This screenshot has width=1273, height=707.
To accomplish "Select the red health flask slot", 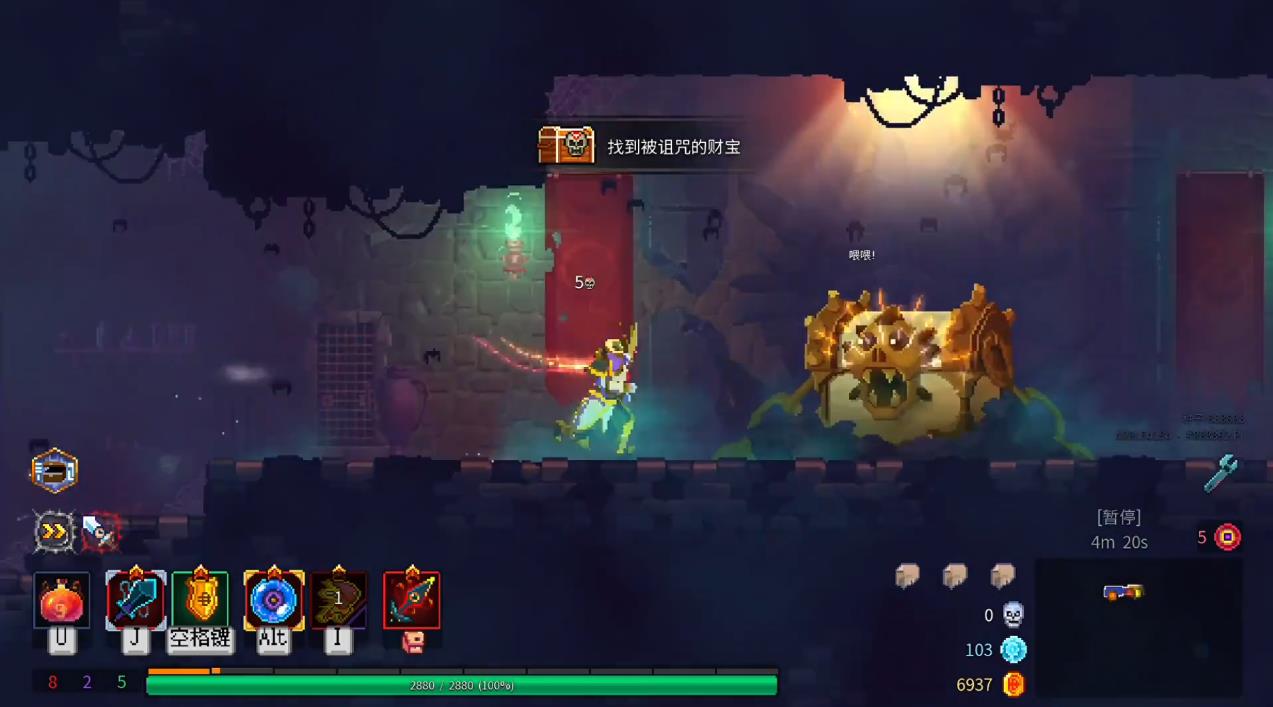I will click(62, 600).
